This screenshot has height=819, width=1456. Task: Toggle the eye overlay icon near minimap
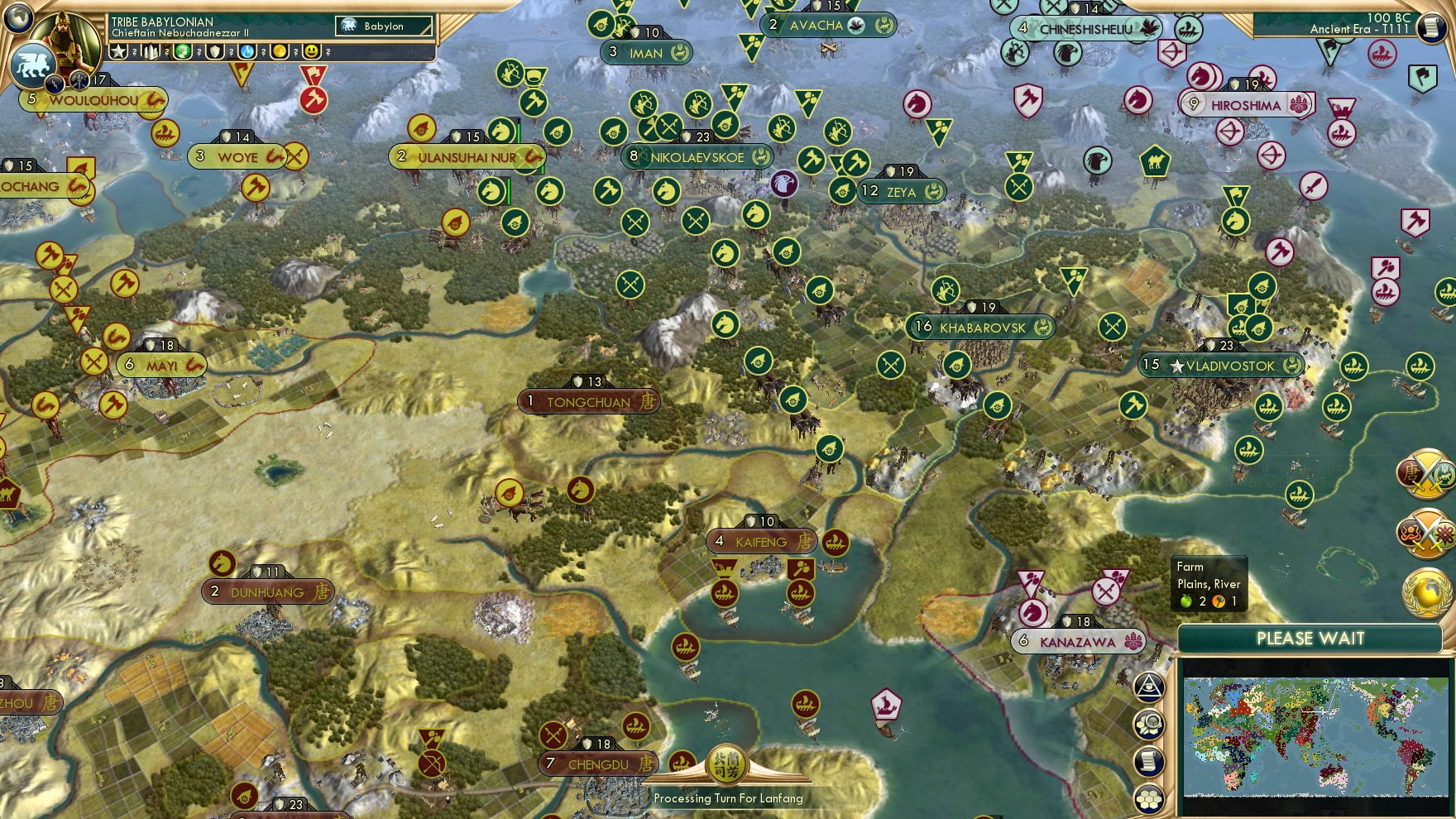pyautogui.click(x=1148, y=687)
